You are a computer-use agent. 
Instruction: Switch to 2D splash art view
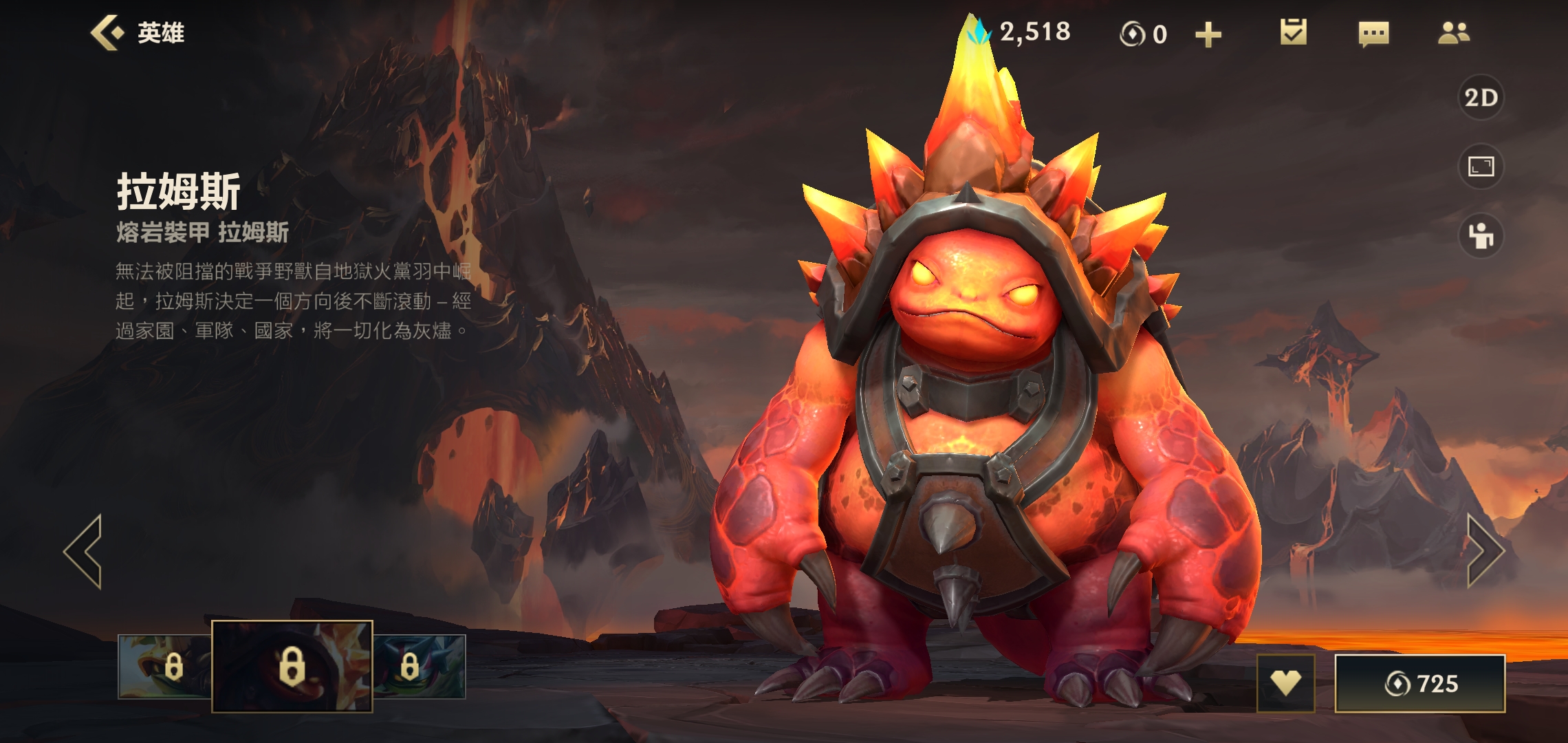(1481, 98)
